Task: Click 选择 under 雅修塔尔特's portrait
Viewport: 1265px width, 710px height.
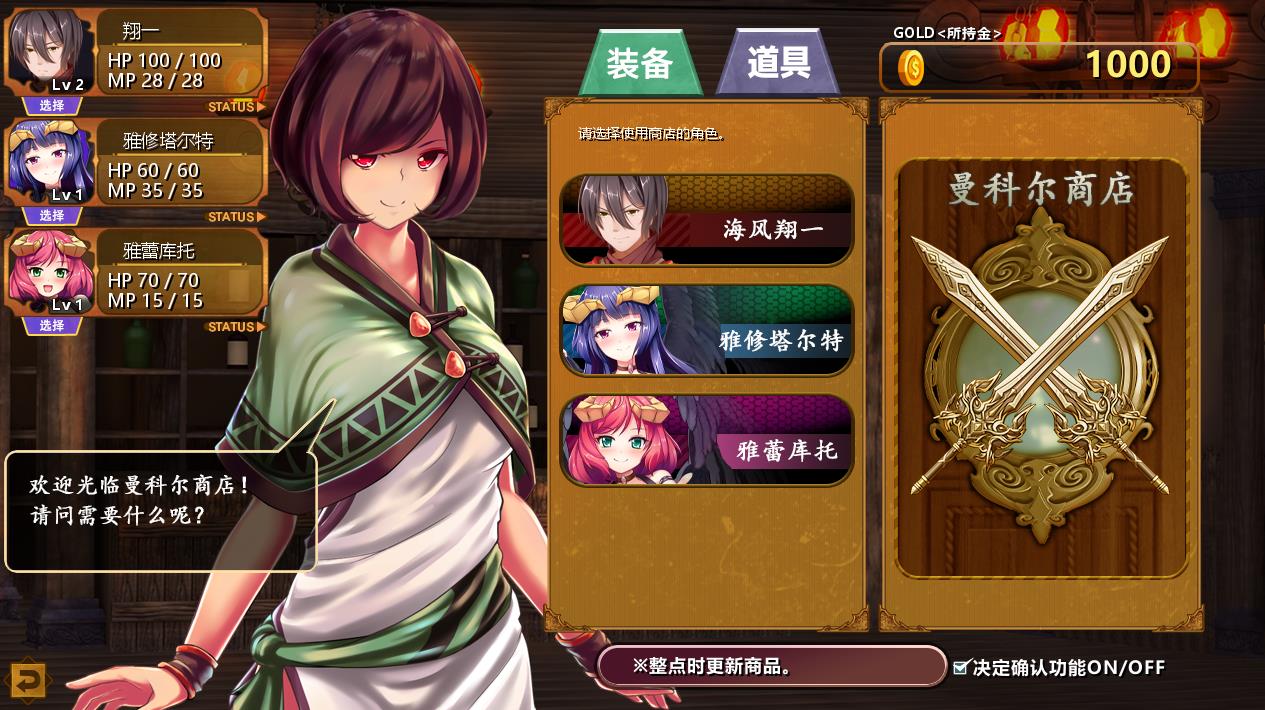Action: tap(51, 216)
